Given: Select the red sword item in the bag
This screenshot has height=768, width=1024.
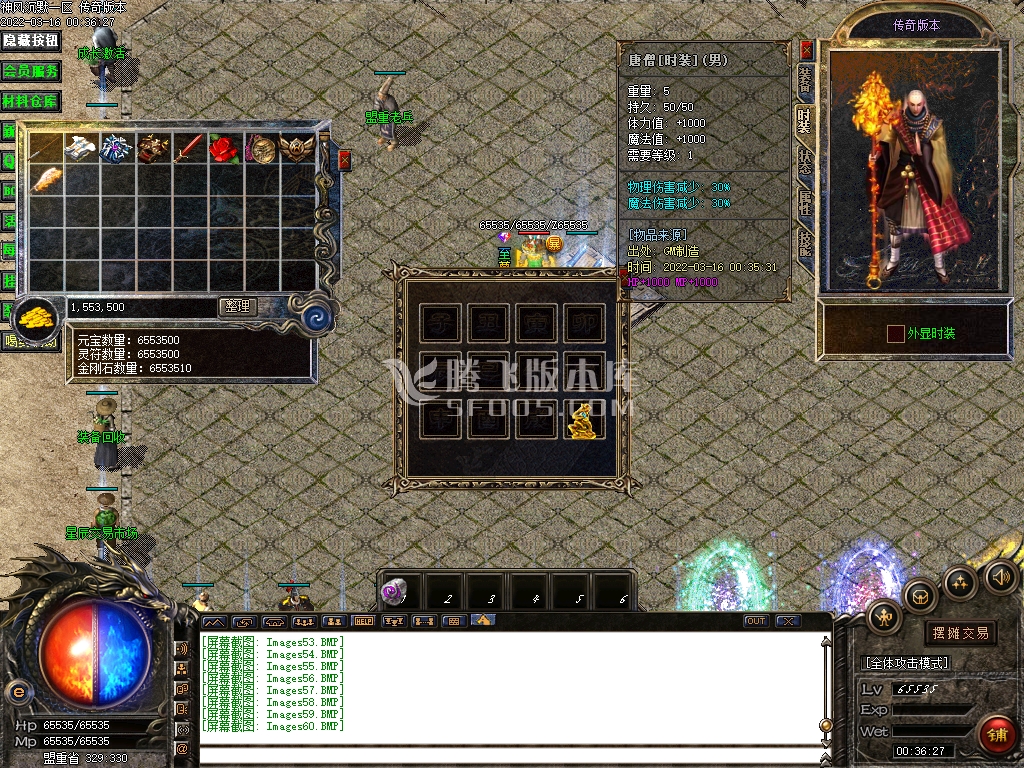Looking at the screenshot, I should pyautogui.click(x=188, y=149).
